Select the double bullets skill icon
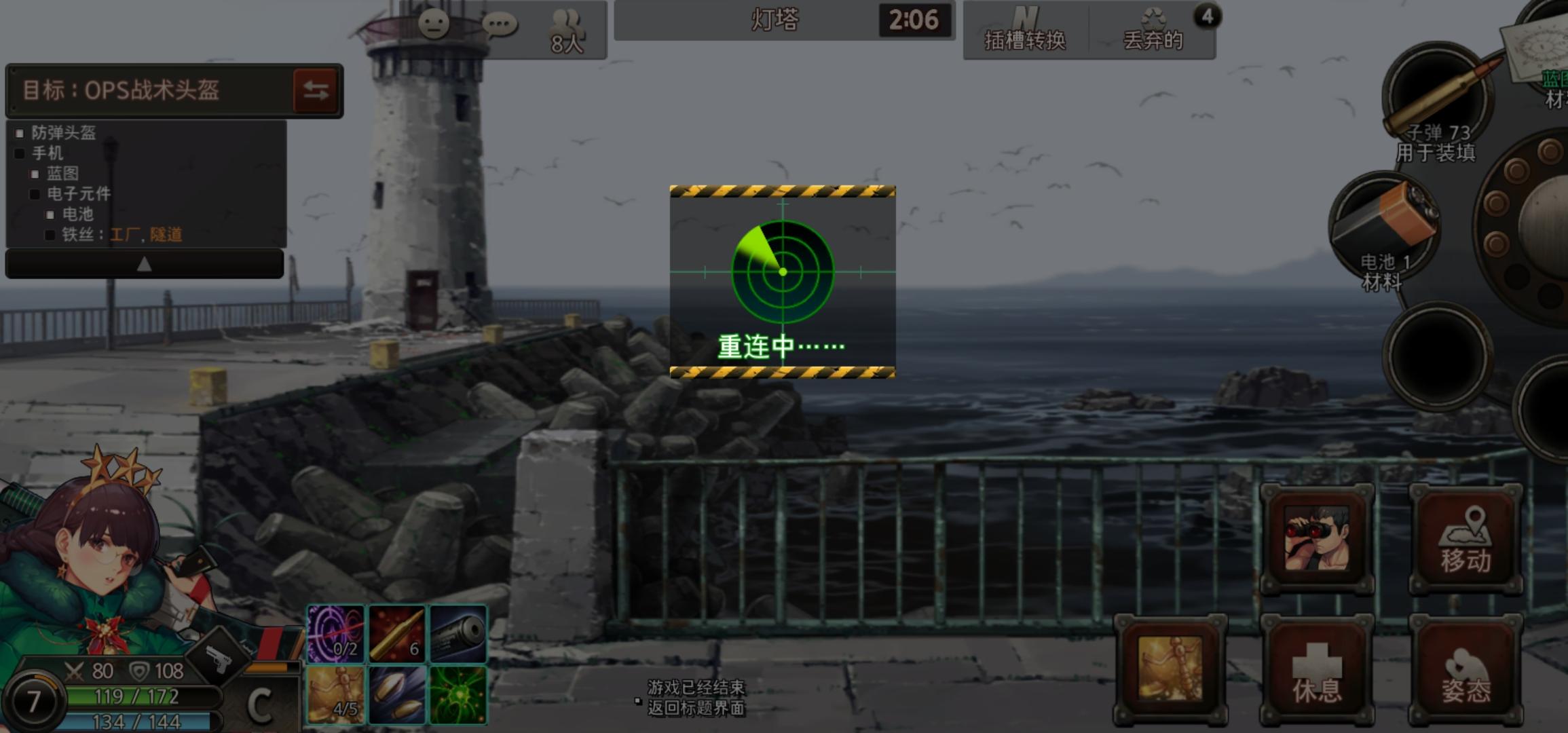 coord(395,692)
